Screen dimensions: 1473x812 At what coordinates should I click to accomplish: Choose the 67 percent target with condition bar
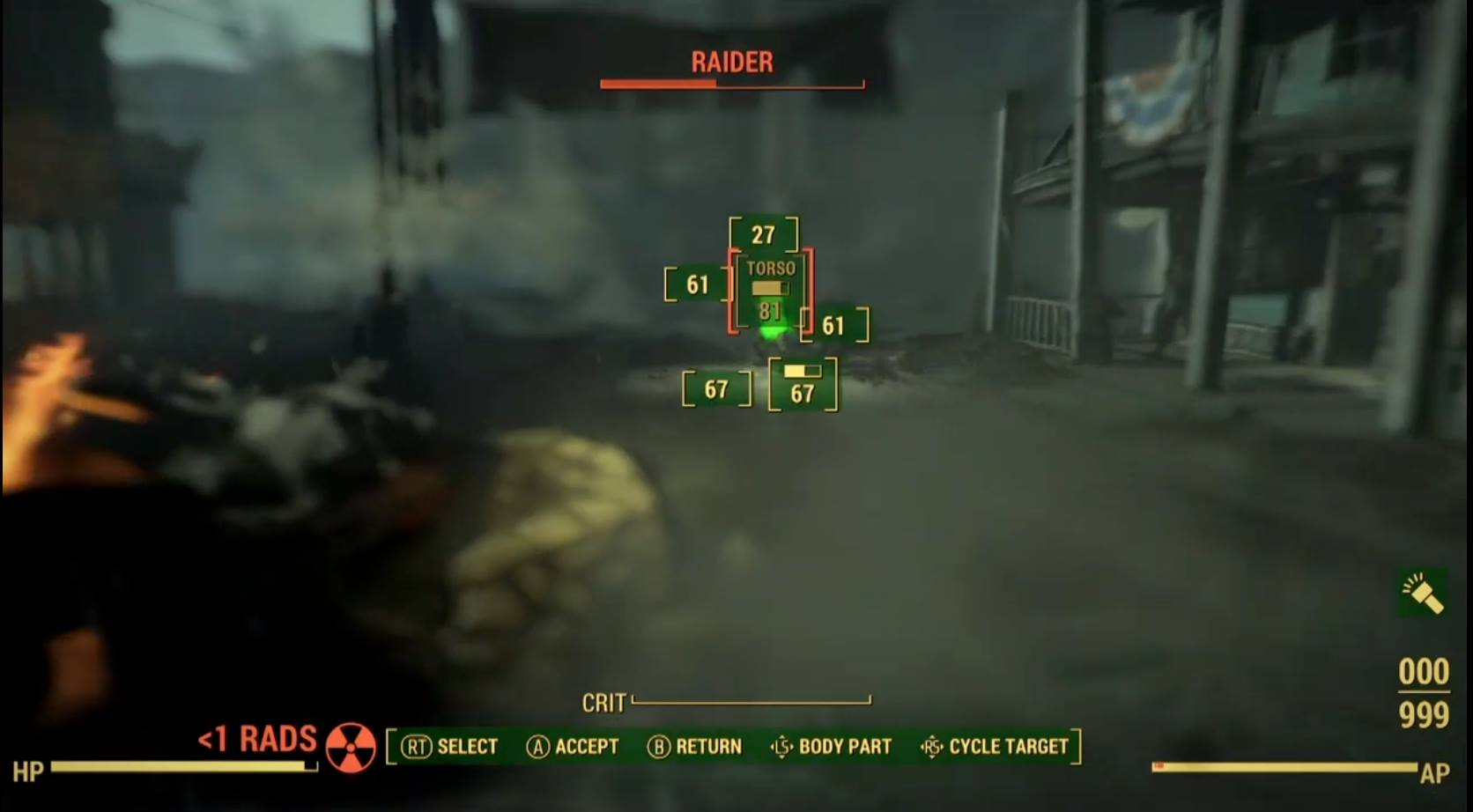pyautogui.click(x=802, y=385)
